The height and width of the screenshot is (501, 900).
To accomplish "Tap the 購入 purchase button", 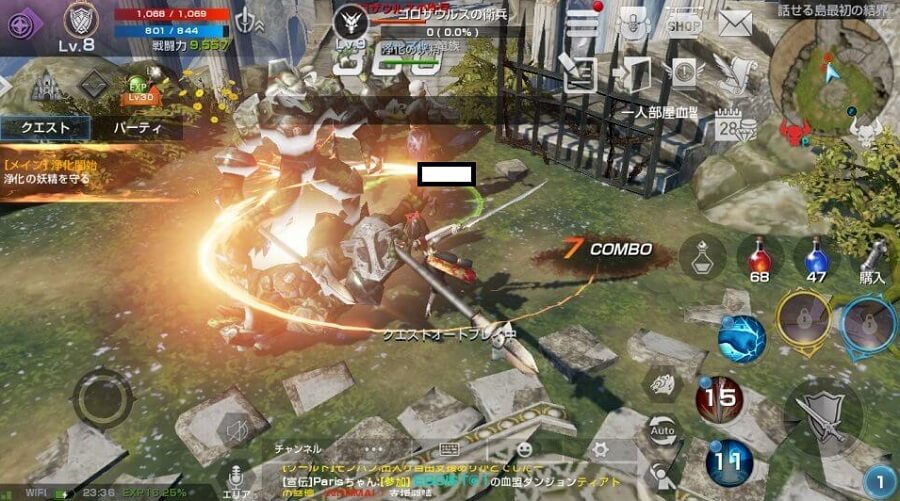I will point(873,260).
